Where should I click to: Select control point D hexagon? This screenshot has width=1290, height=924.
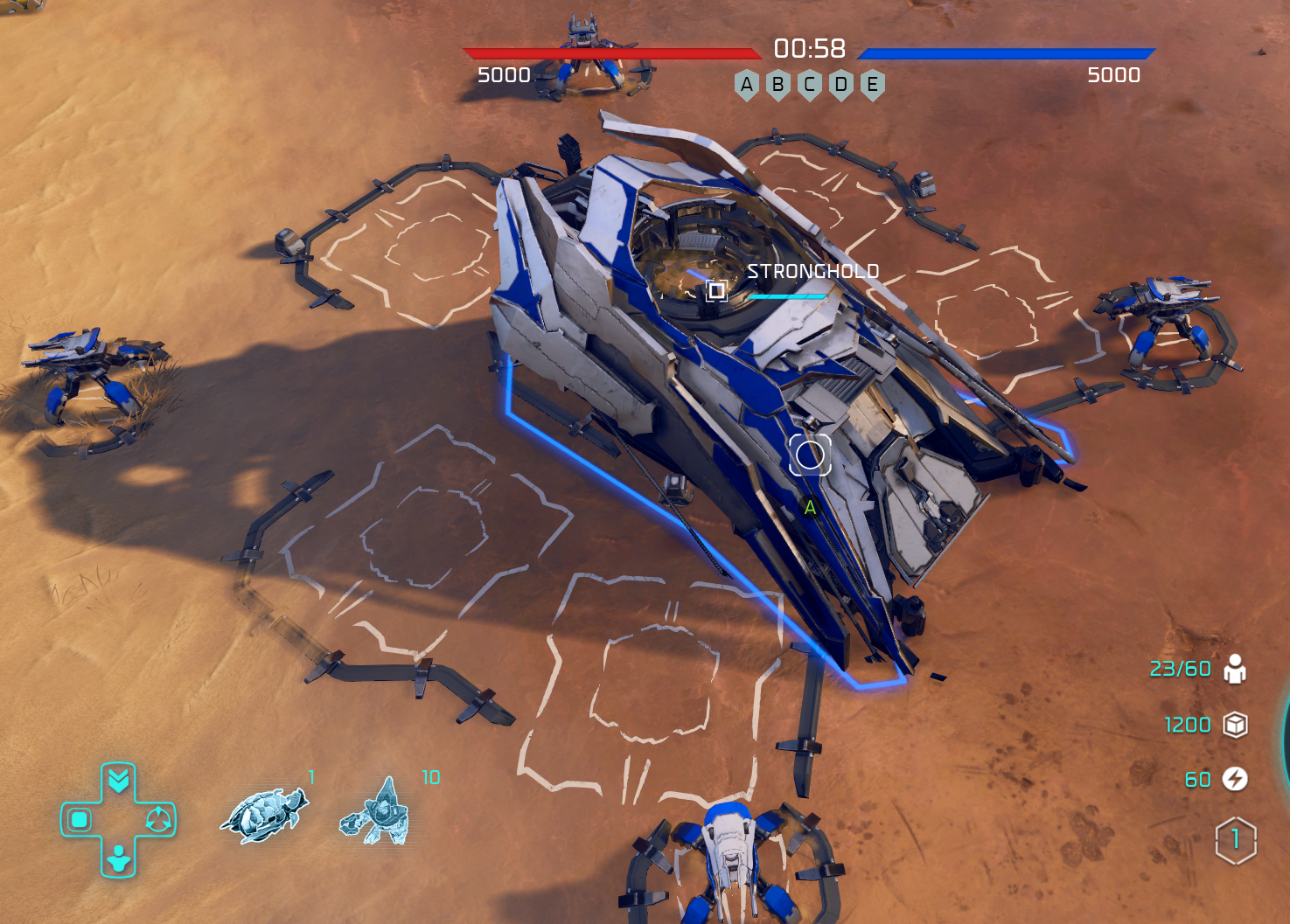(841, 85)
